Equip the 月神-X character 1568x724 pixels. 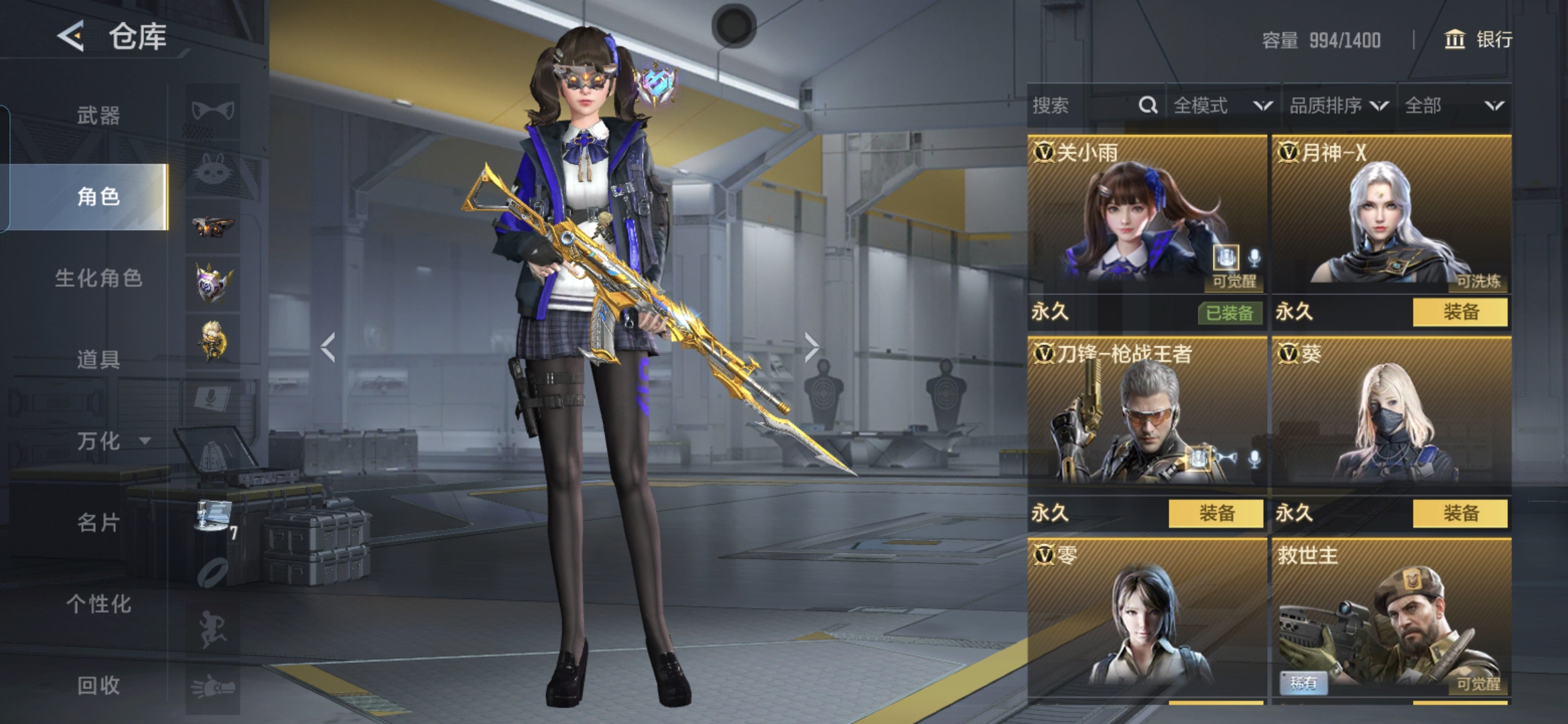click(x=1460, y=312)
